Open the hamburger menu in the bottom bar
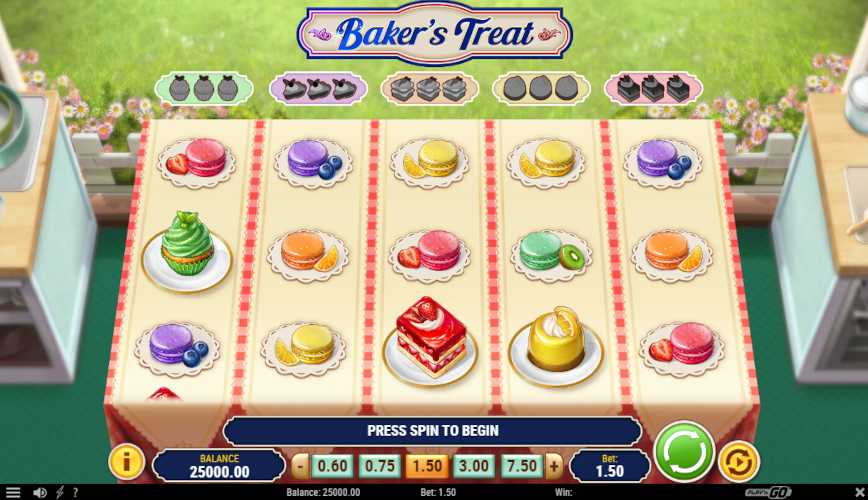 click(13, 492)
